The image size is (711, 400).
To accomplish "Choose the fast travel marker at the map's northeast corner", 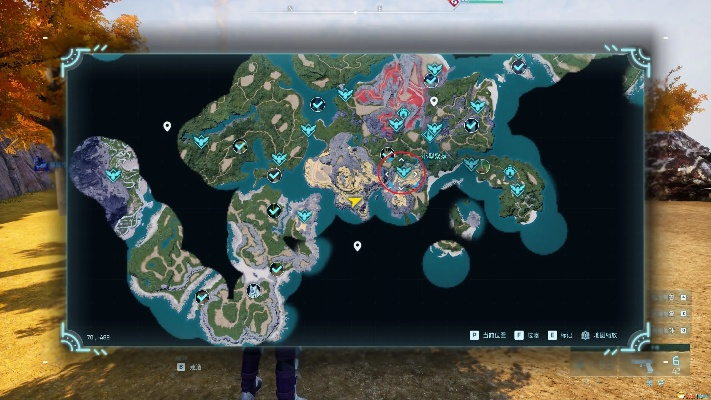I will pos(518,66).
